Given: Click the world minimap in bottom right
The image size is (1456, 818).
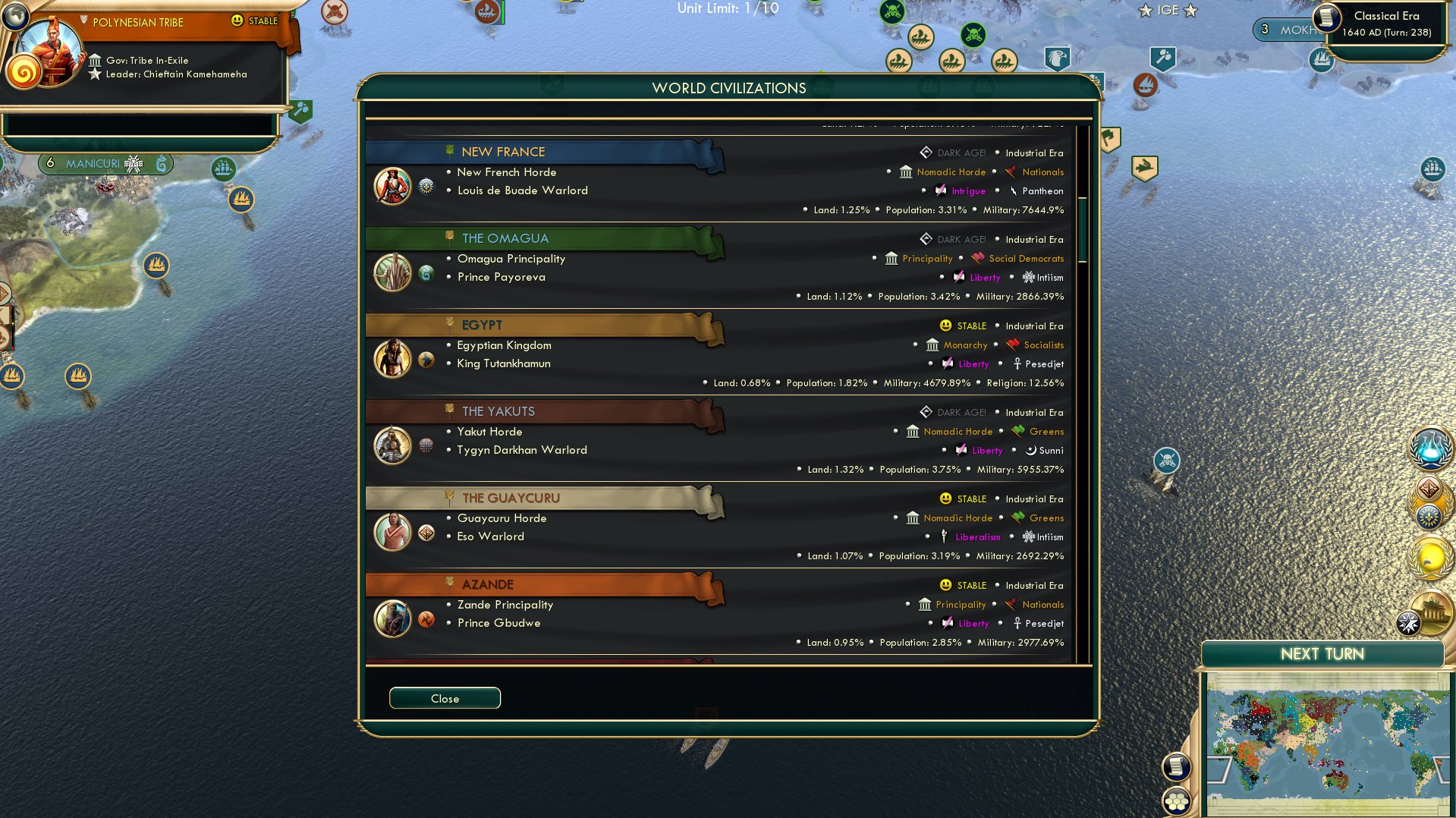Looking at the screenshot, I should [1328, 740].
